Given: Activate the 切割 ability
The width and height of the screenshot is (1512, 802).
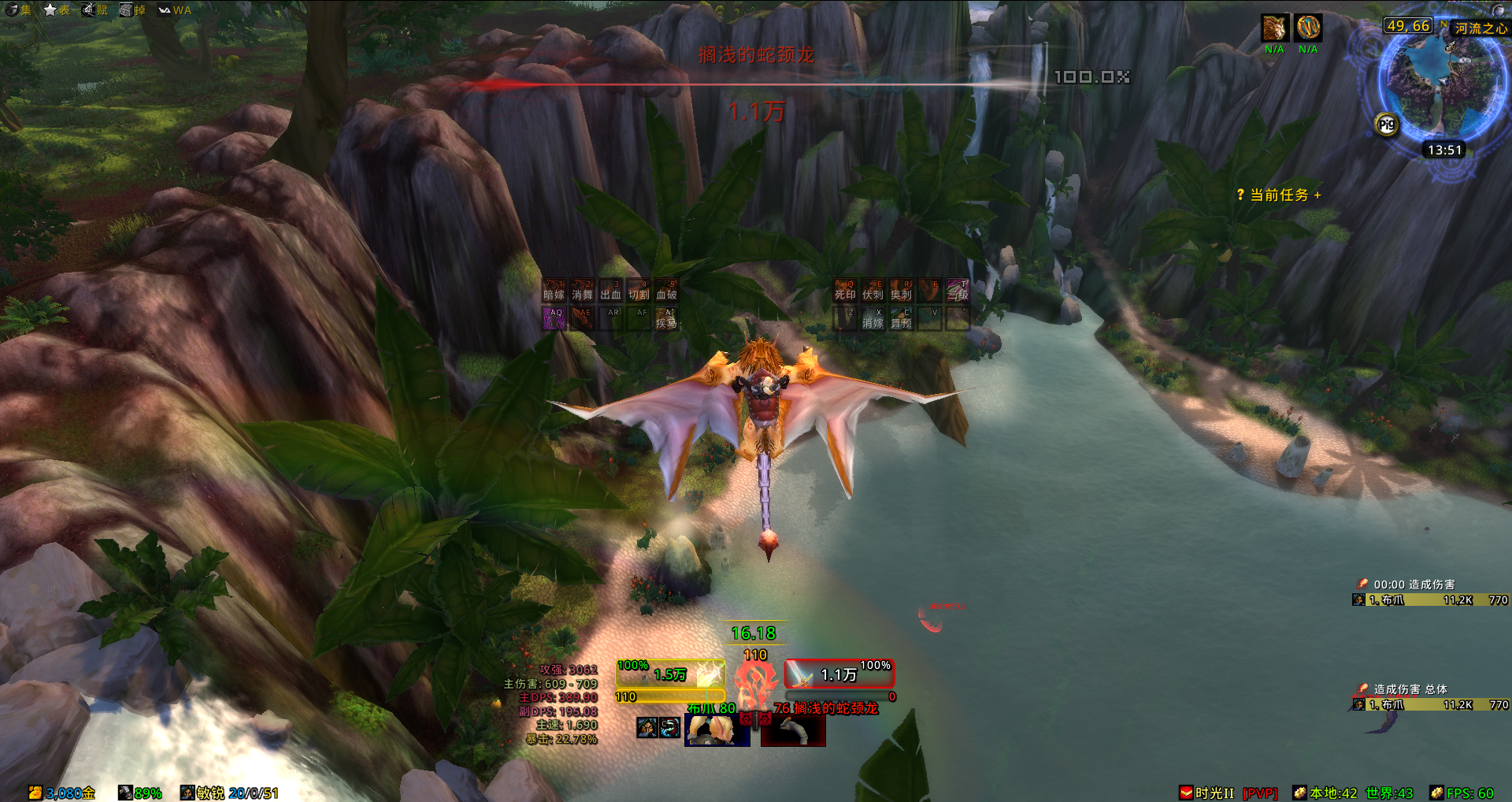Looking at the screenshot, I should click(x=639, y=291).
